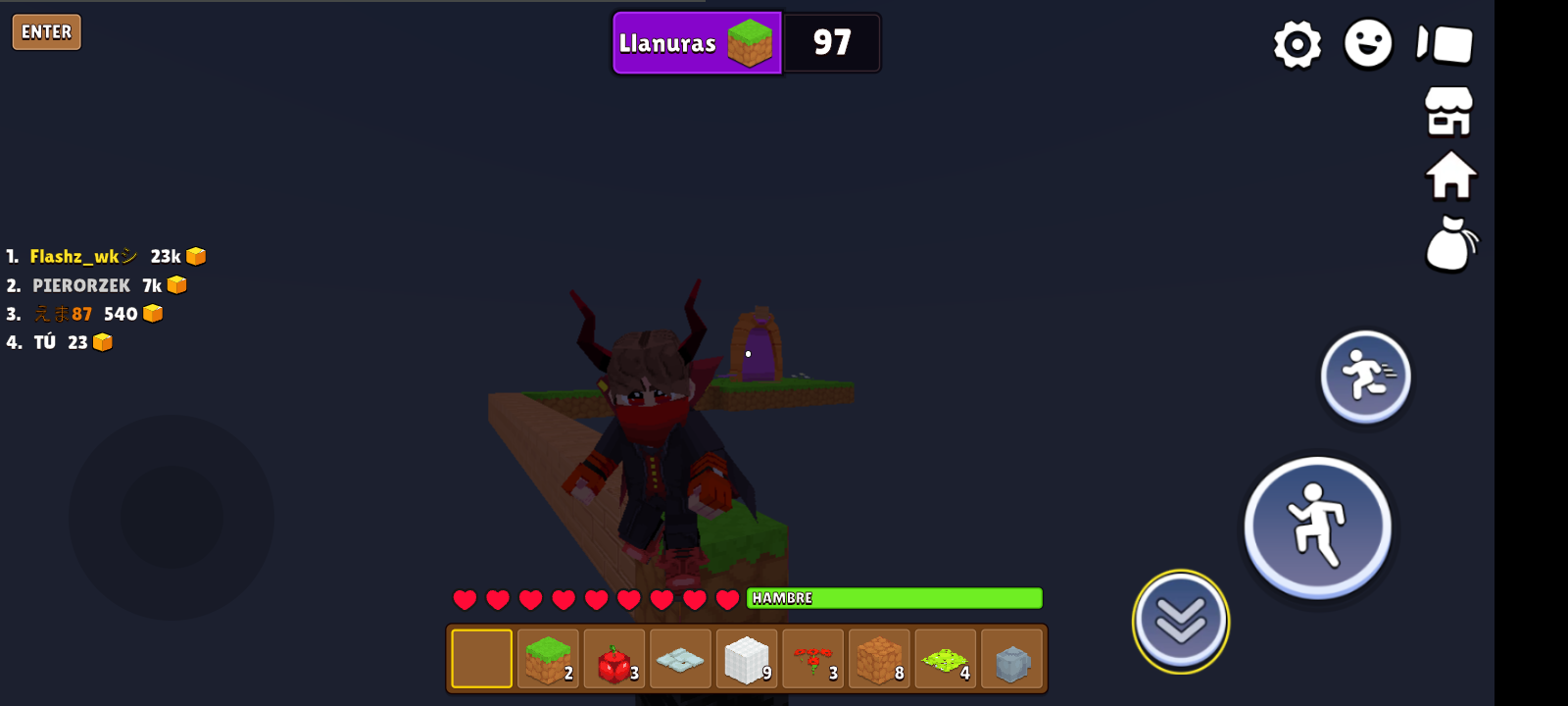Tap the double-chevron crouch button

1180,621
